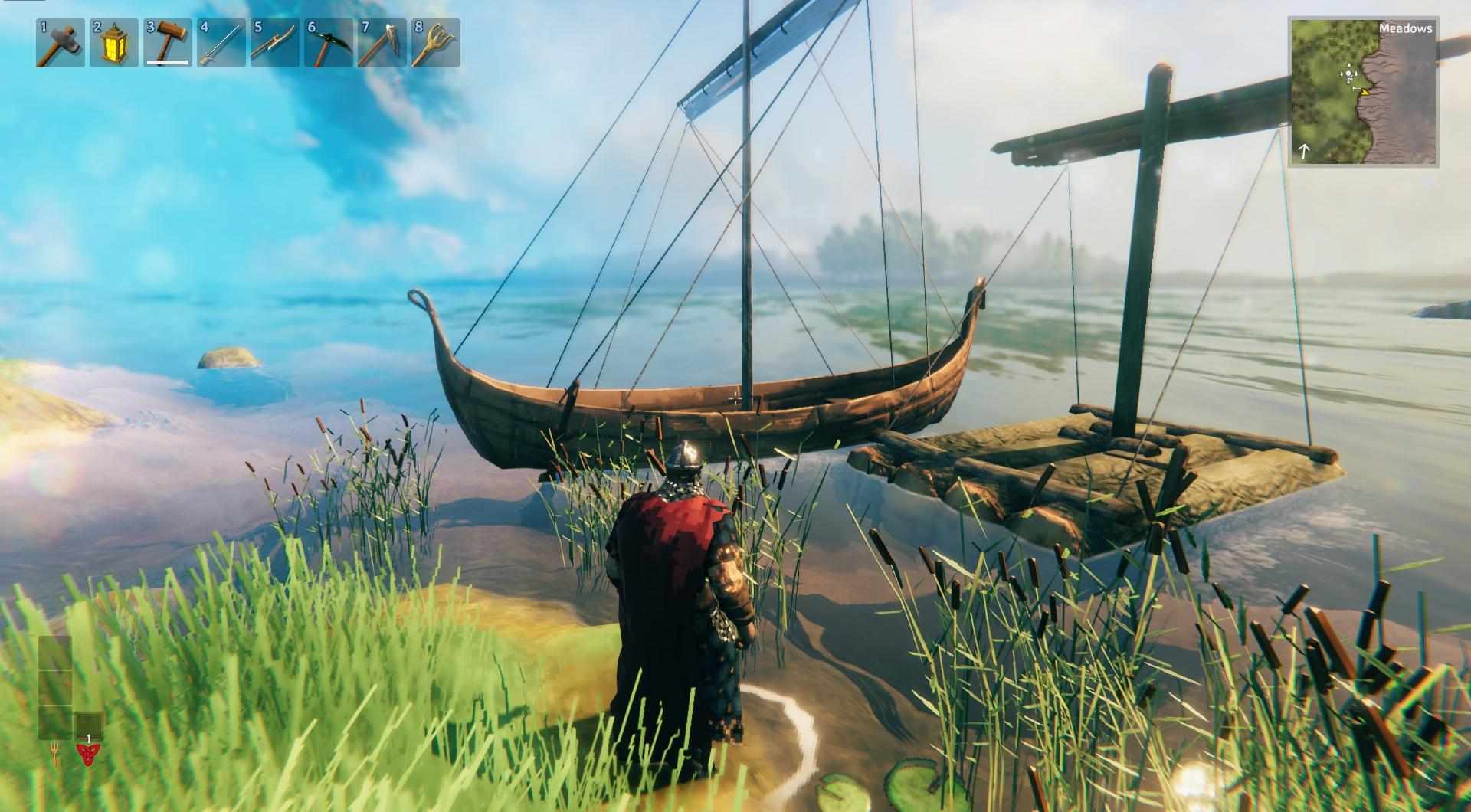Equip the glowing lantern from the hotbar
Viewport: 1471px width, 812px height.
point(114,43)
